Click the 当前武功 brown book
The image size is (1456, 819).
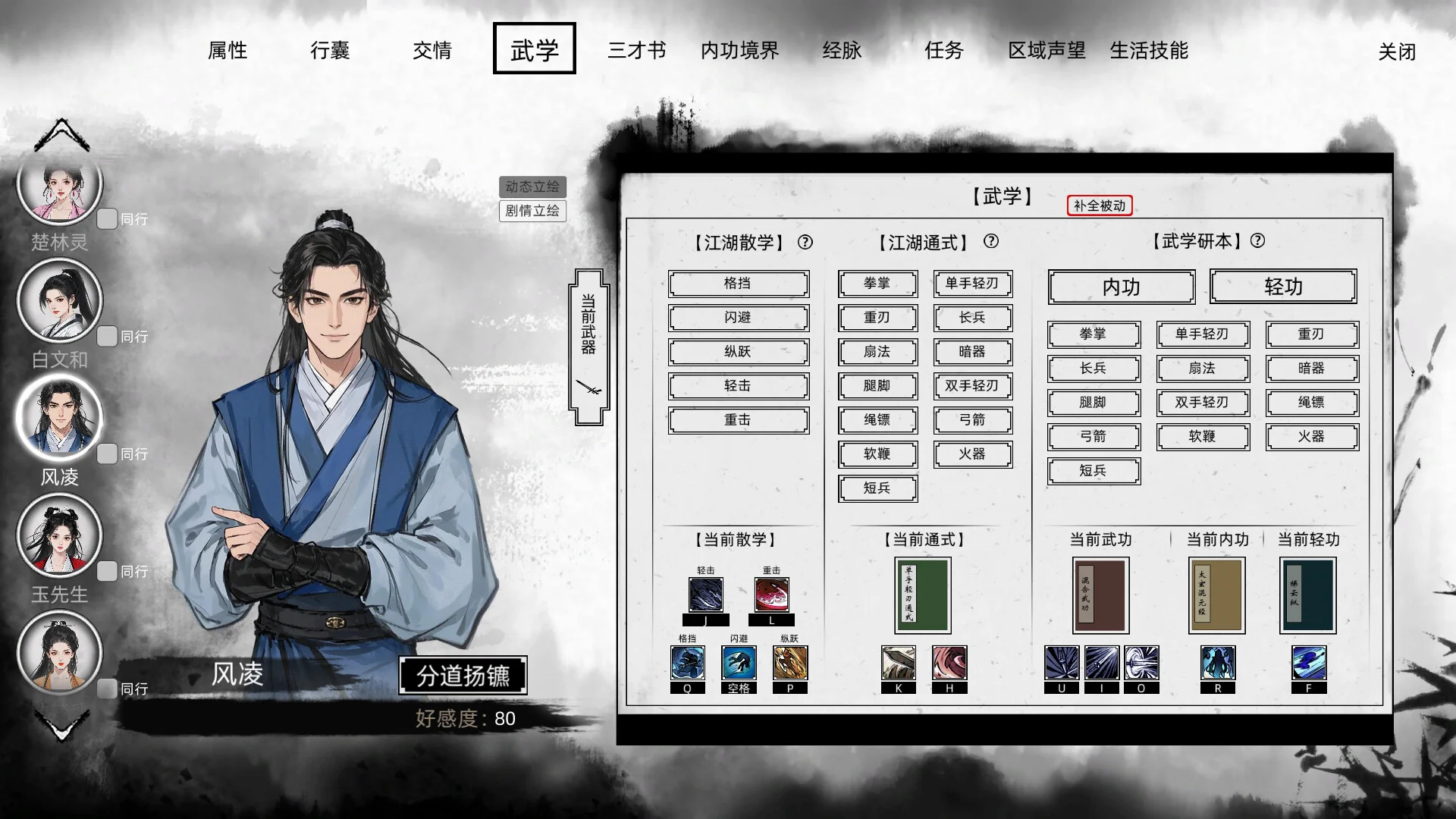1100,595
